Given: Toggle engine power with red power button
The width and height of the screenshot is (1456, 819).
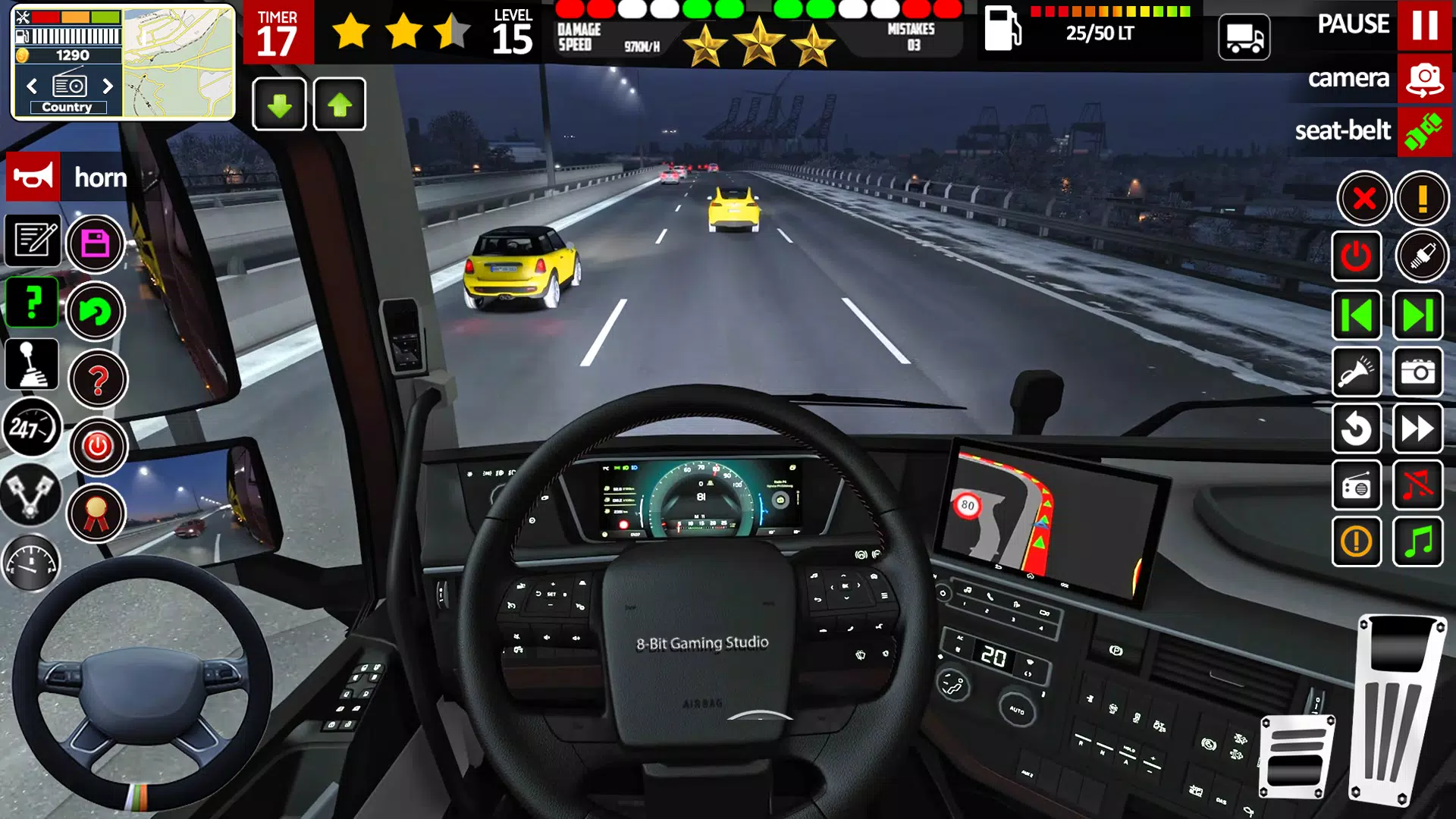Looking at the screenshot, I should 97,447.
